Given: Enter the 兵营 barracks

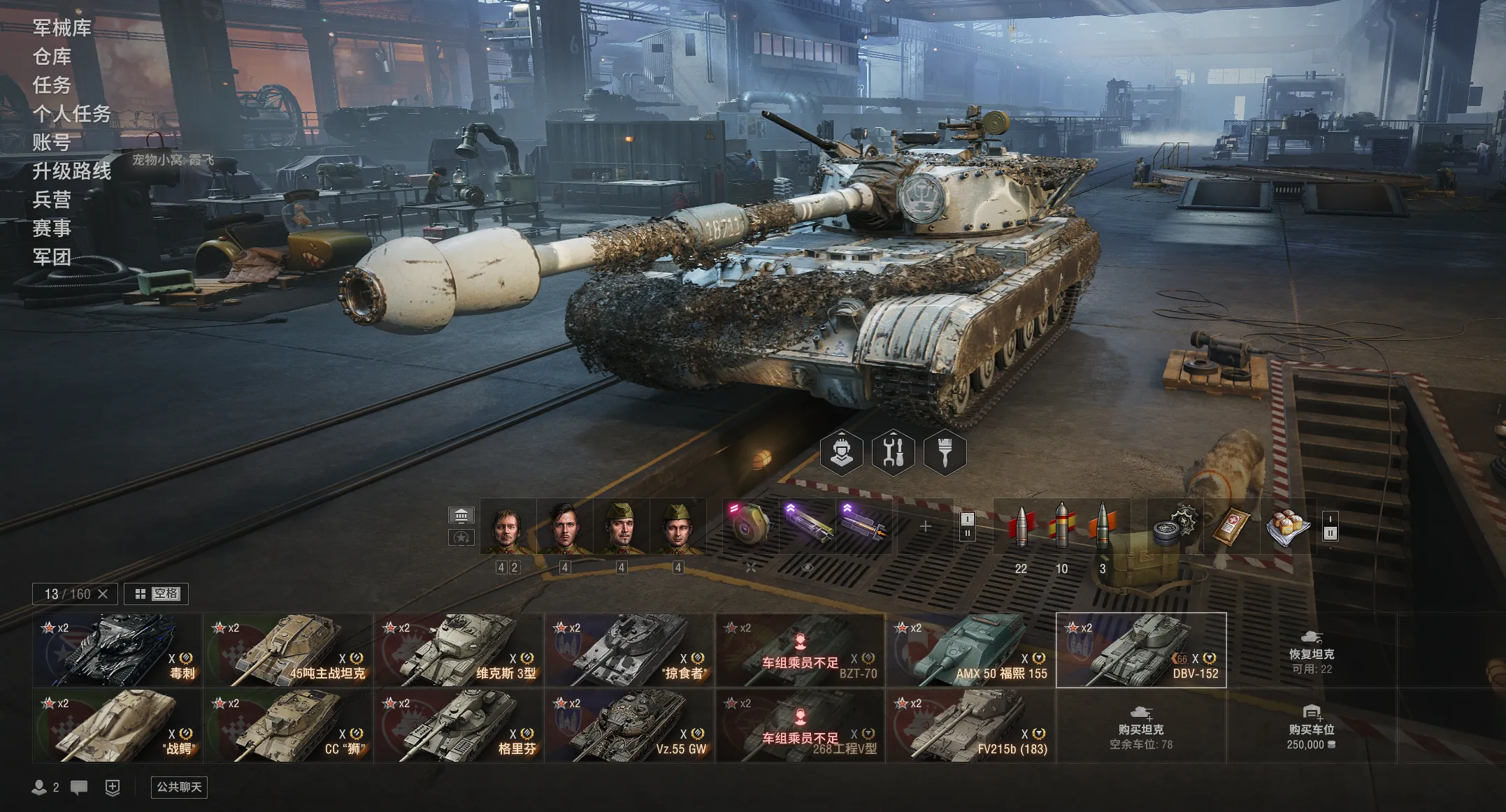Looking at the screenshot, I should click(52, 200).
